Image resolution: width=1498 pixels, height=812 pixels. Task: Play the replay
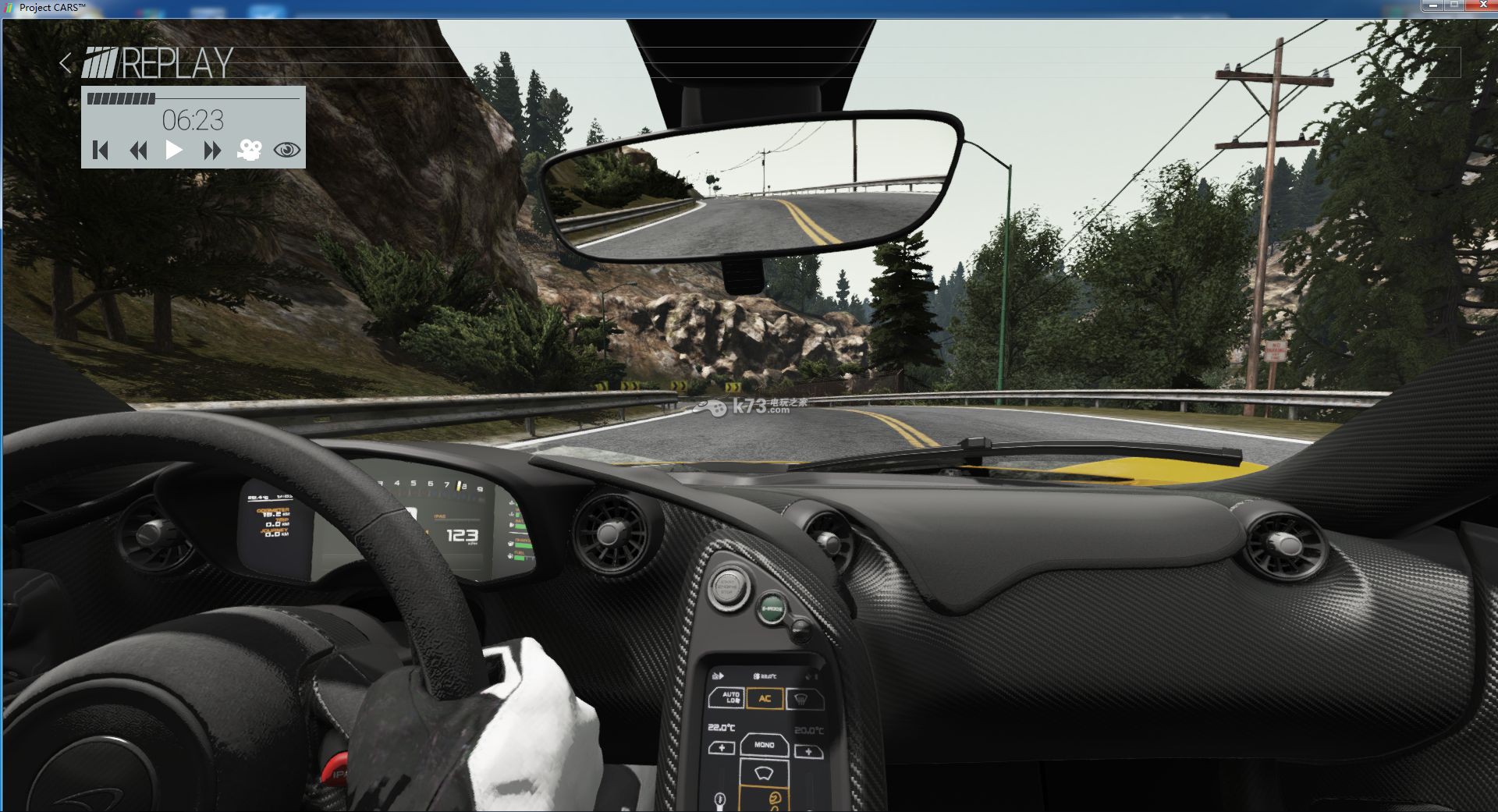pos(174,150)
